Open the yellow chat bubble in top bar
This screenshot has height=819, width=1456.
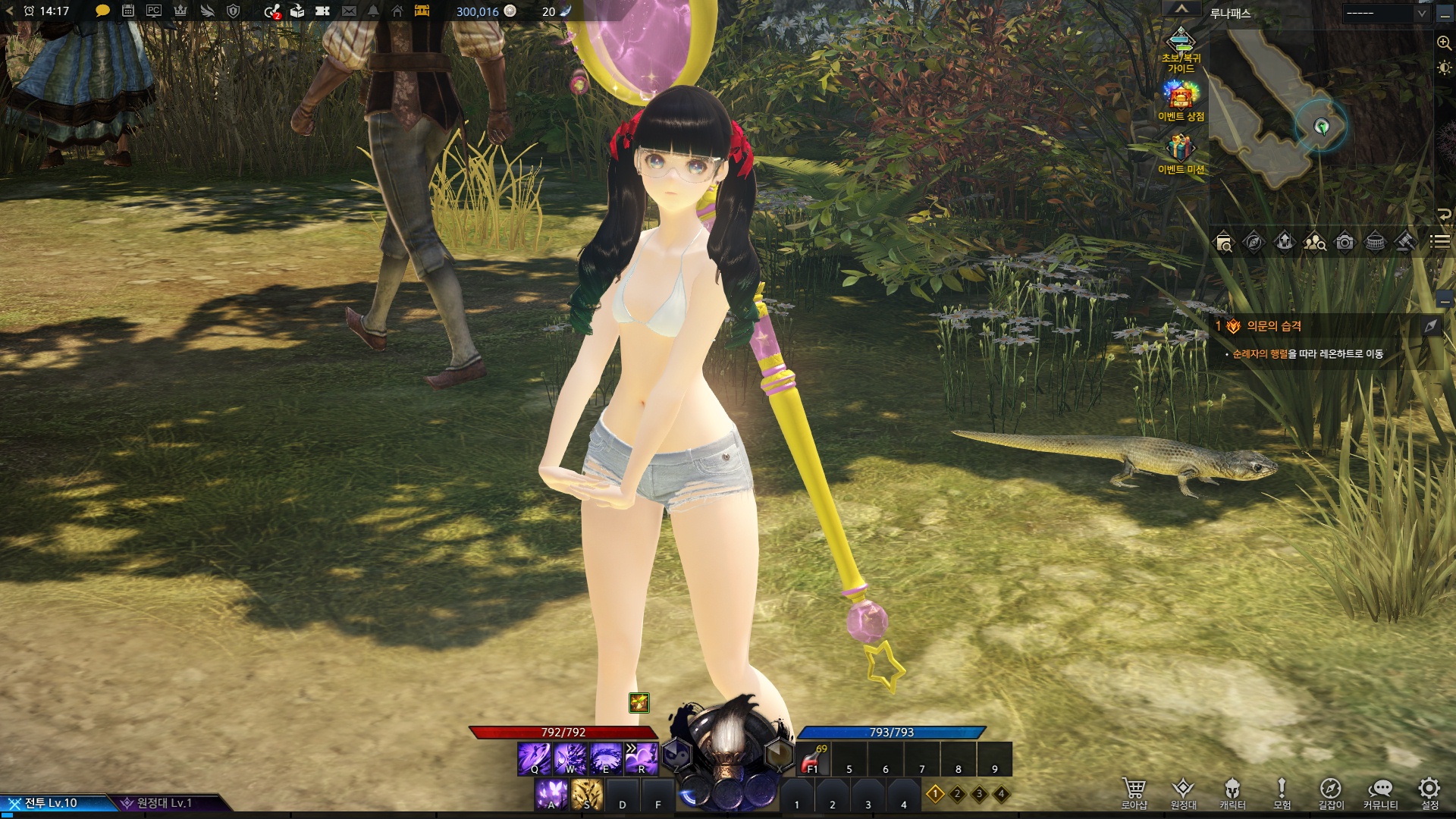pyautogui.click(x=103, y=11)
